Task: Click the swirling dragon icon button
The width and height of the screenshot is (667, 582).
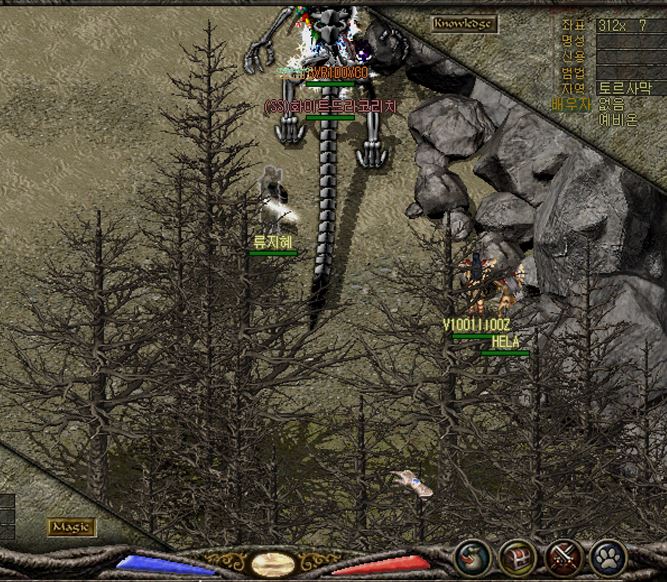Action: pyautogui.click(x=472, y=556)
